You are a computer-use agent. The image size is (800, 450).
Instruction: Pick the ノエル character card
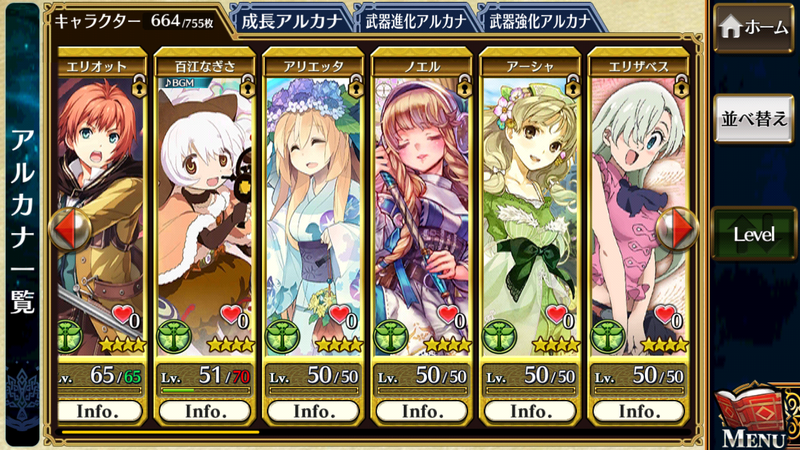420,200
